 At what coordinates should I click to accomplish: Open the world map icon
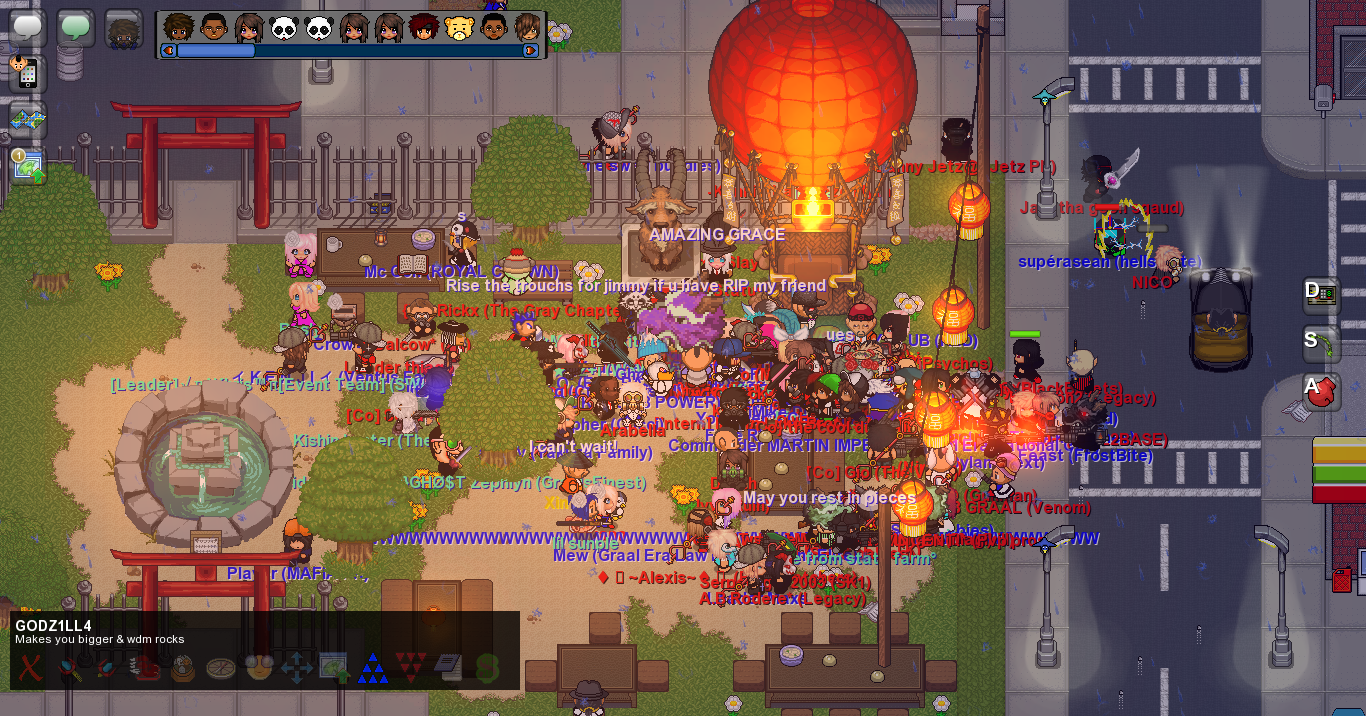28,118
